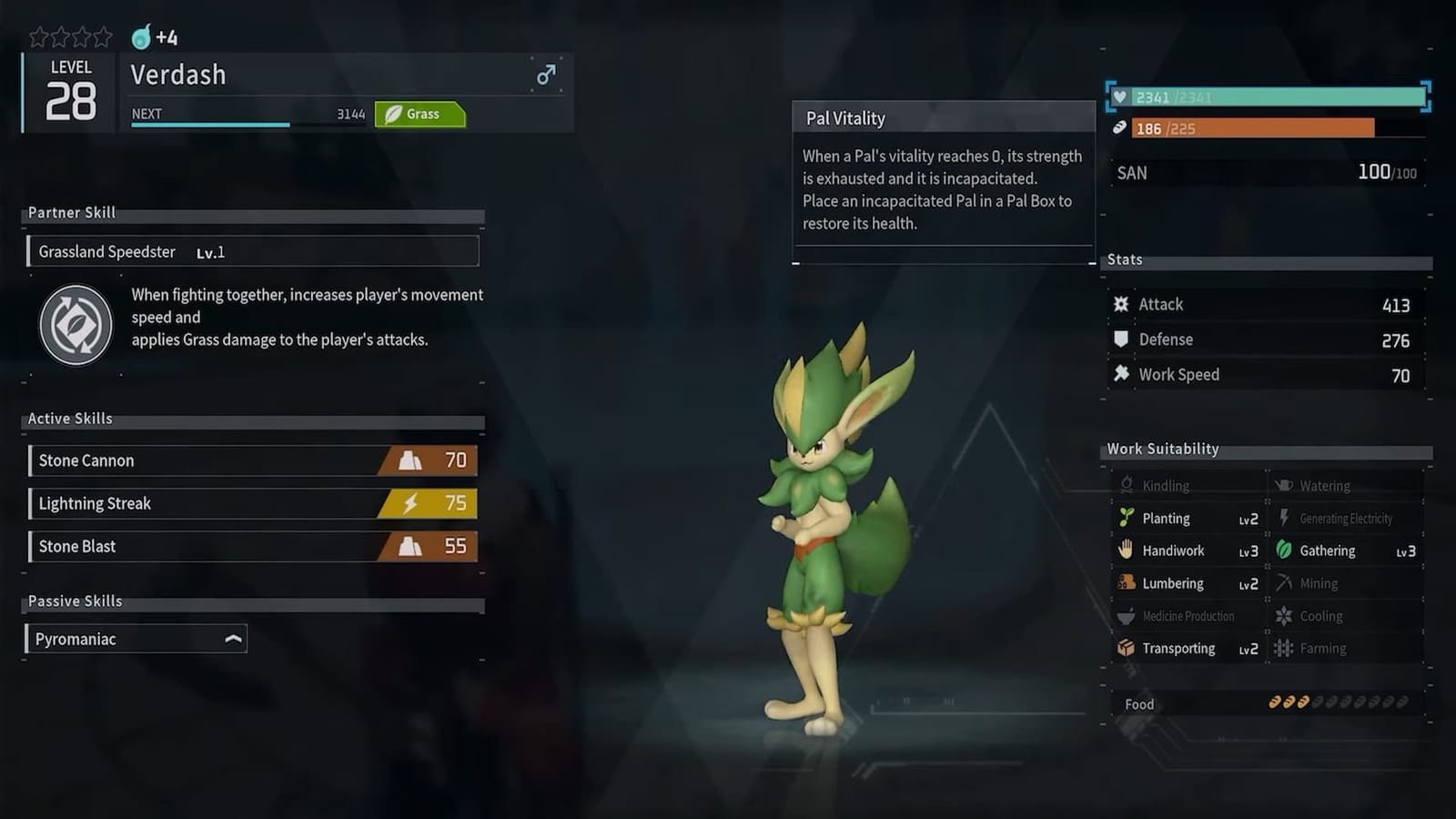Click the Defense stat row
The image size is (1456, 819).
point(1265,339)
